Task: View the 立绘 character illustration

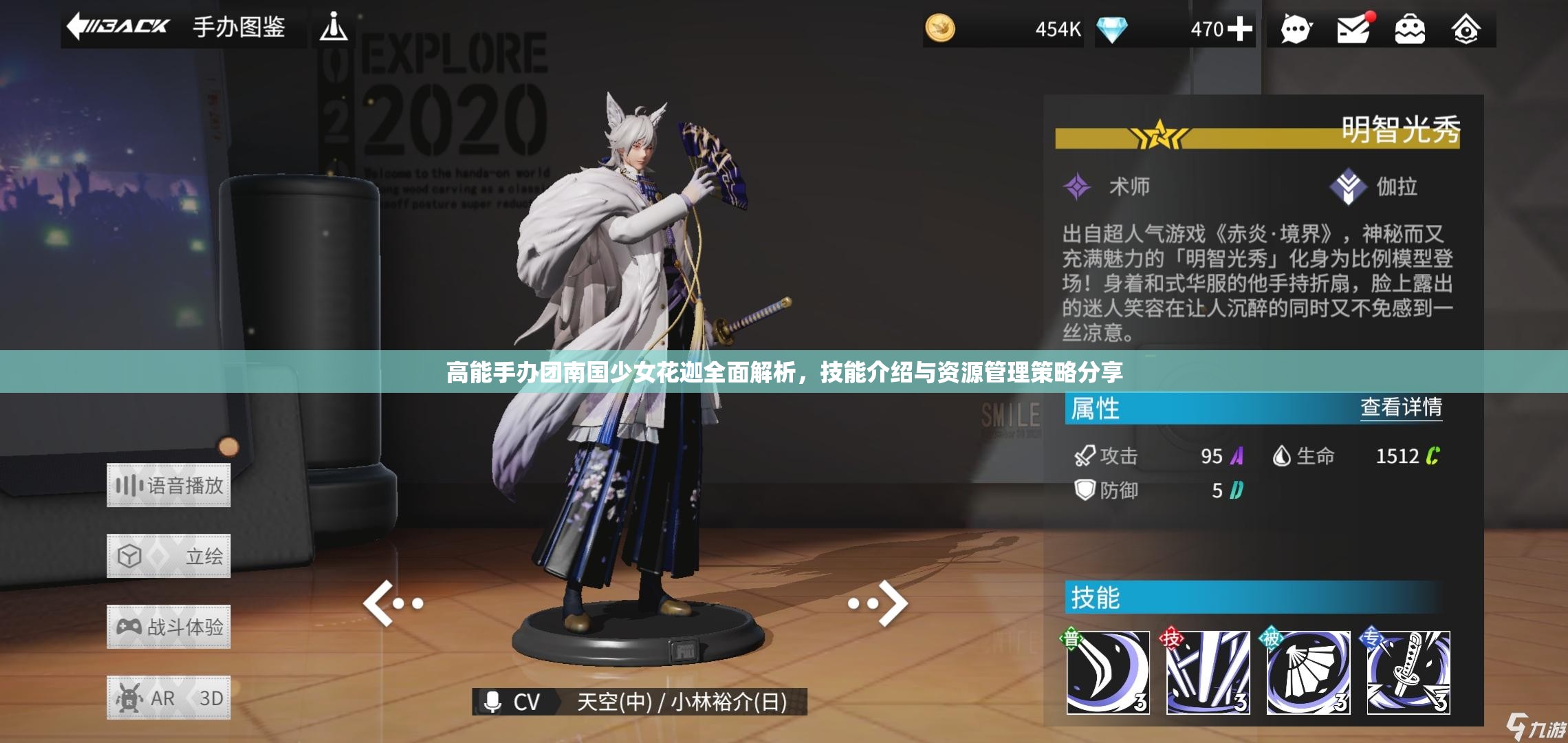Action: [168, 556]
